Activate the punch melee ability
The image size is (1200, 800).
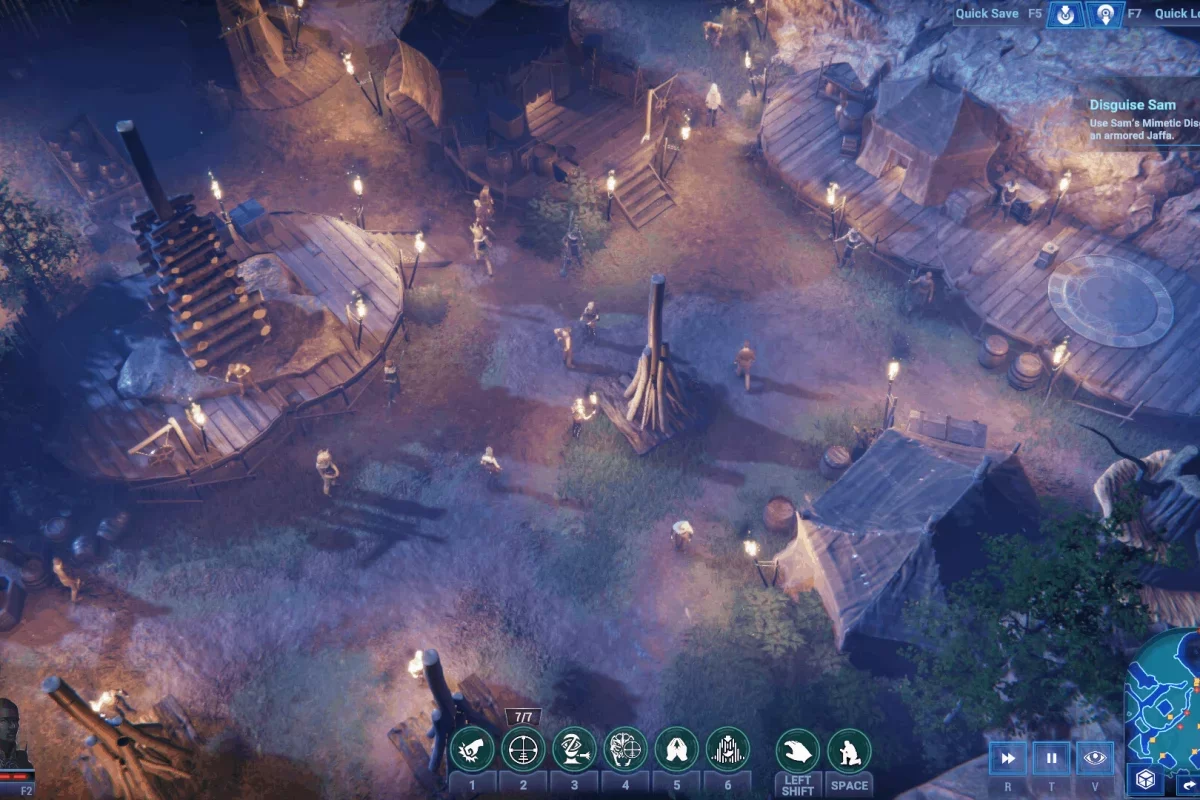click(472, 749)
